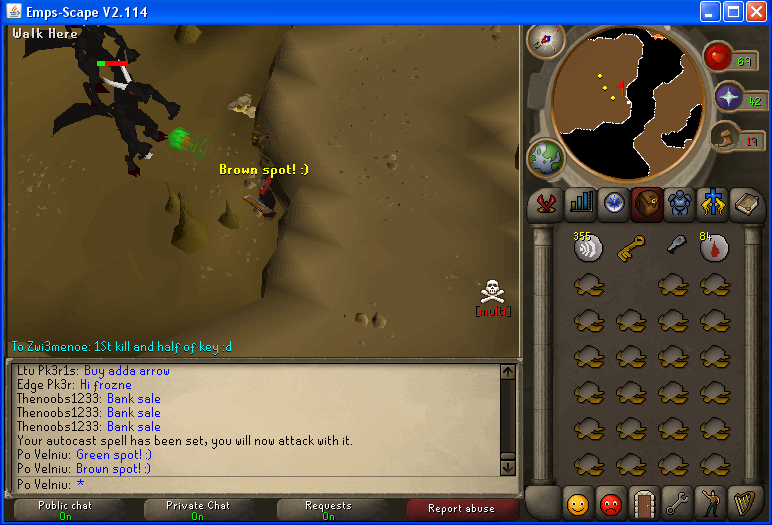
Task: Open the wrench settings tab
Action: 681,501
